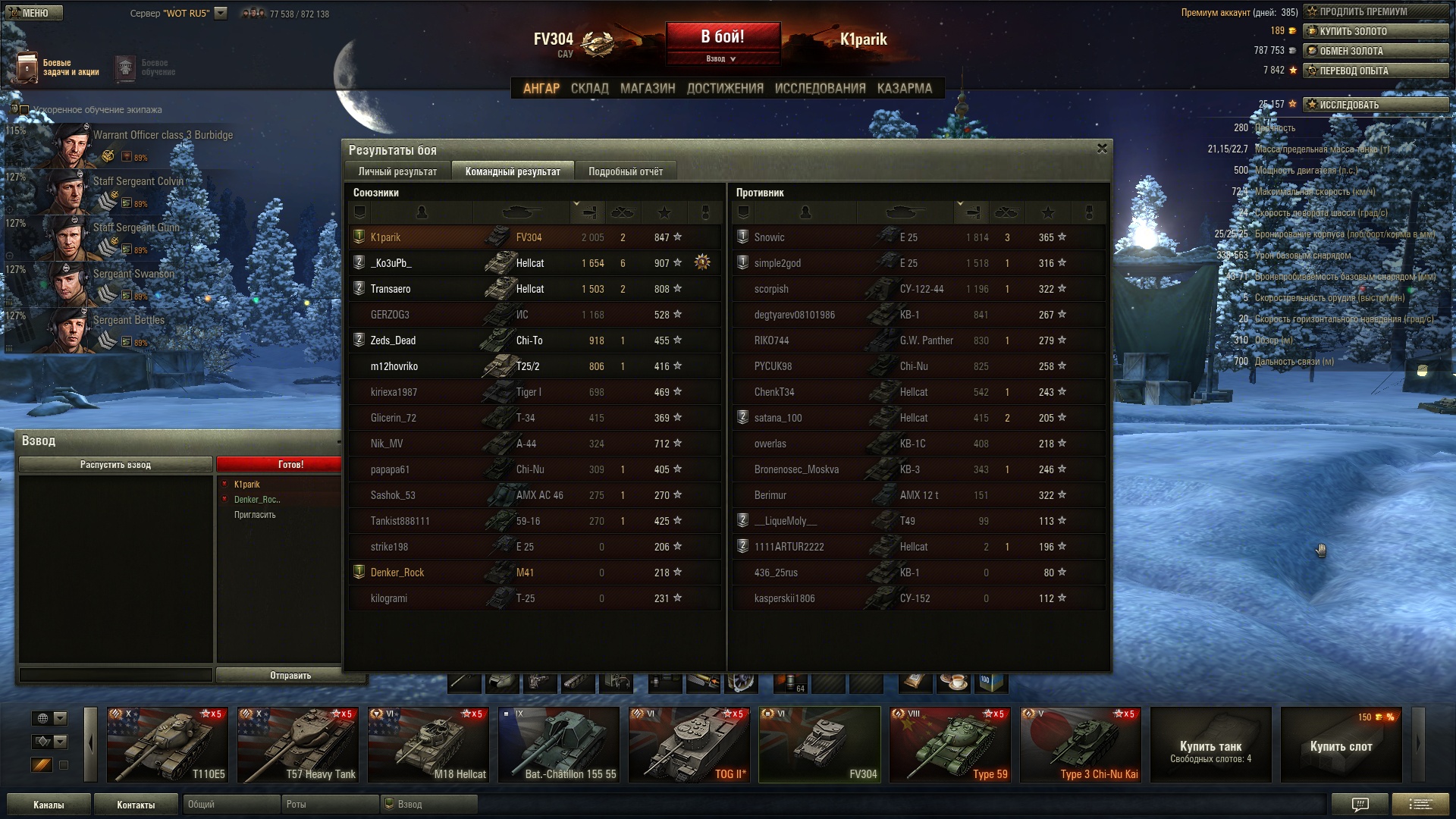Close the battle results window

[x=1102, y=149]
